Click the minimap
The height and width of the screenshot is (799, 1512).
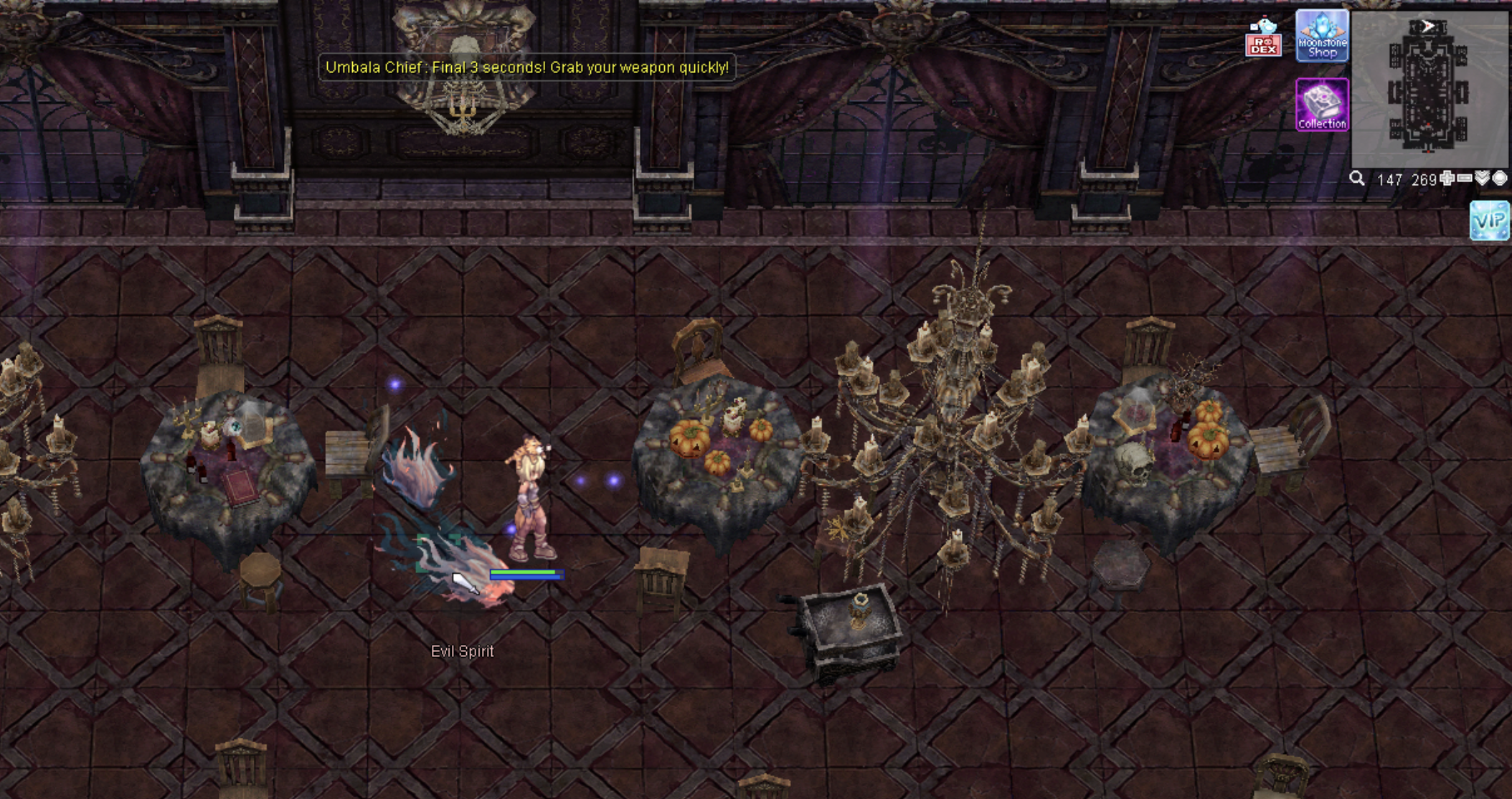pos(1428,88)
